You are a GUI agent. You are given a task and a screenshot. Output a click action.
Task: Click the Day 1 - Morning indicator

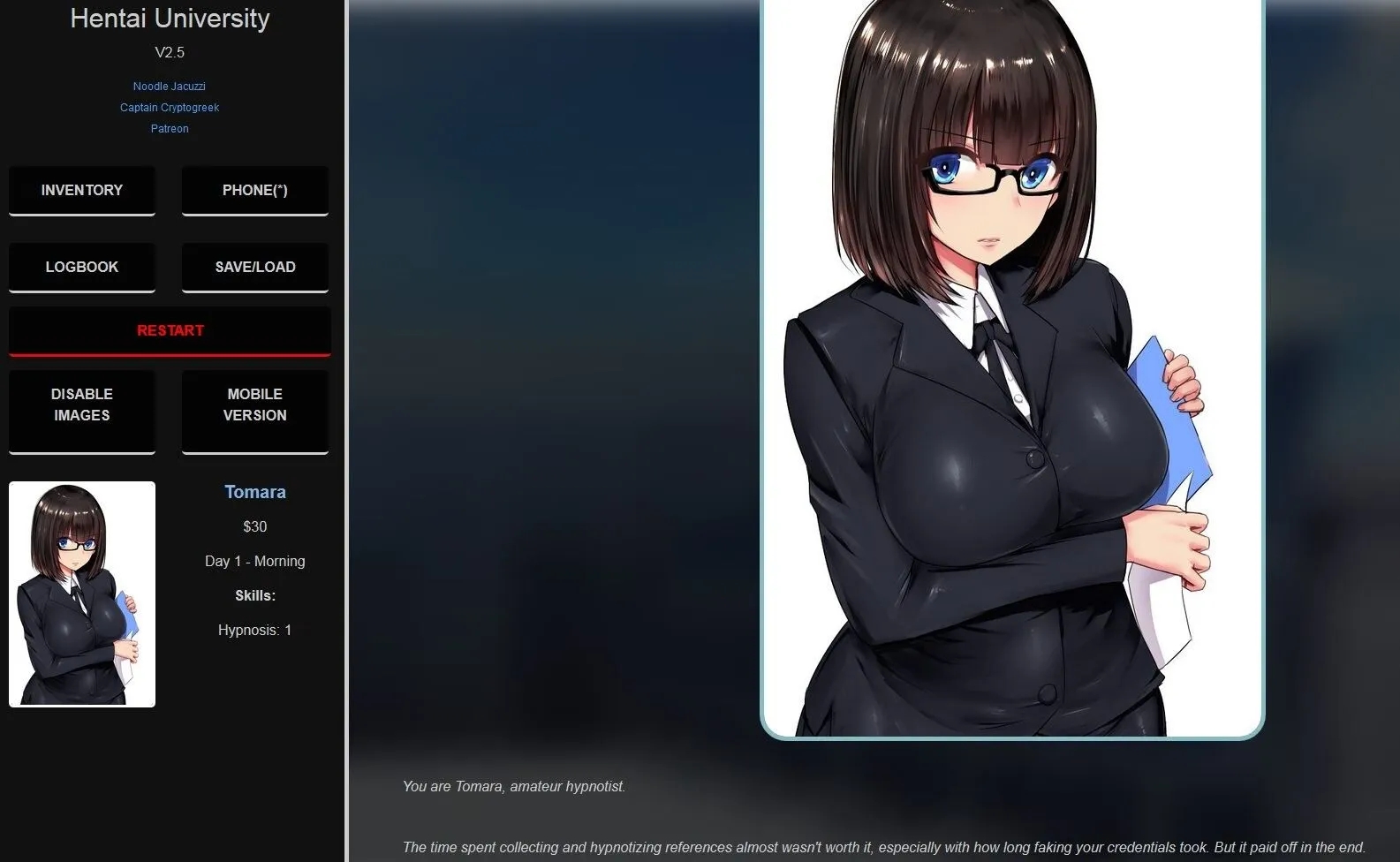pos(254,560)
